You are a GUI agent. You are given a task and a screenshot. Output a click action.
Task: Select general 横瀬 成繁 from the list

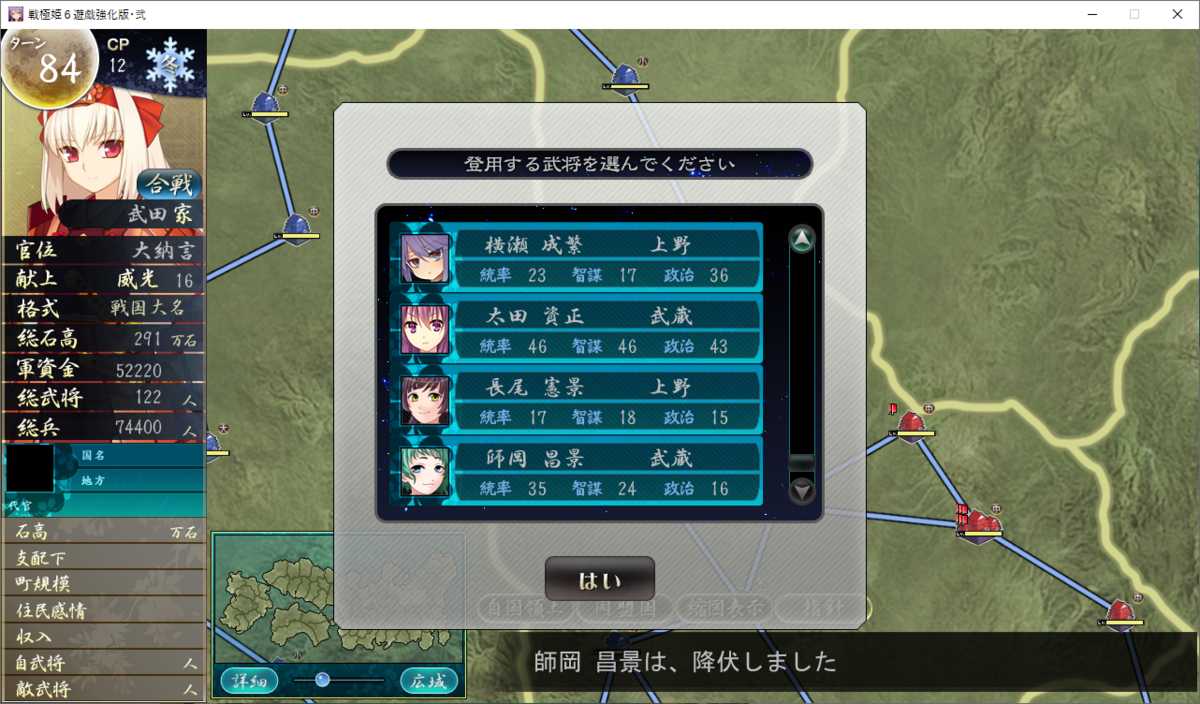(578, 258)
